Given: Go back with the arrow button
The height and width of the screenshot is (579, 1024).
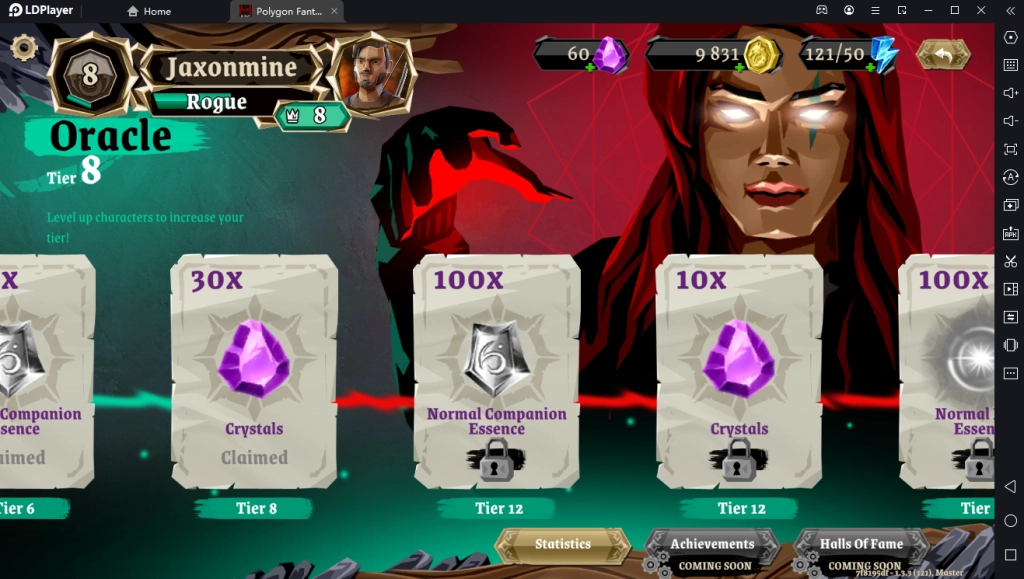Looking at the screenshot, I should 942,54.
